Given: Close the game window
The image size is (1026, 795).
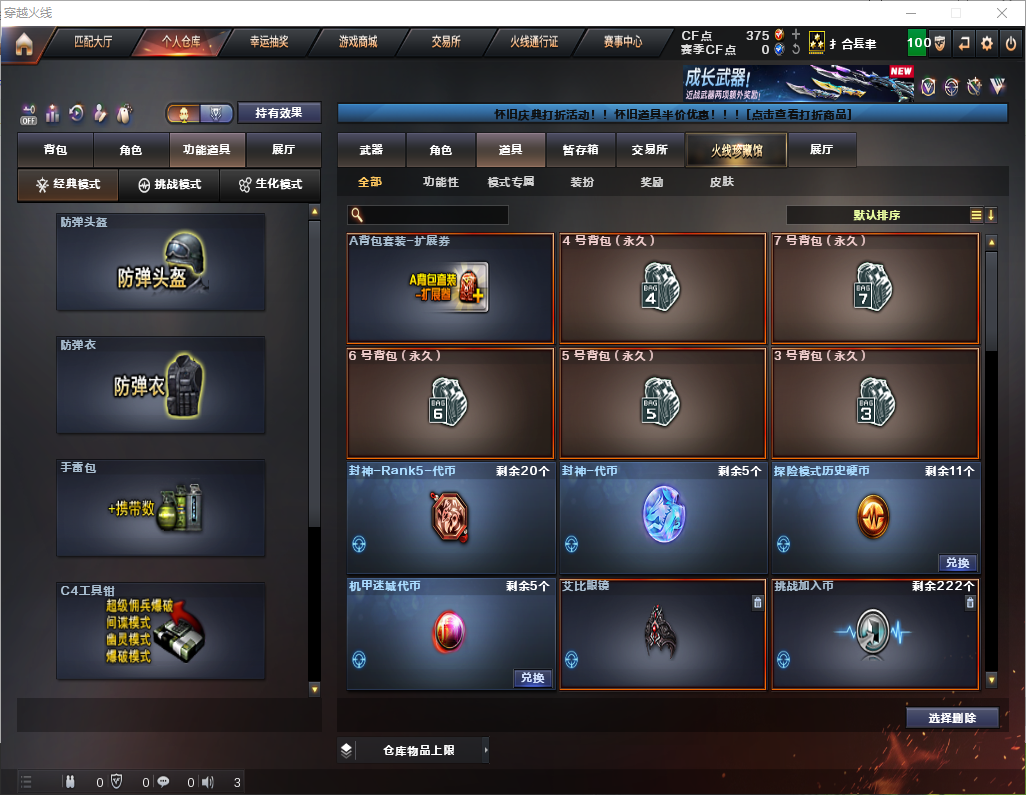Looking at the screenshot, I should point(1001,13).
